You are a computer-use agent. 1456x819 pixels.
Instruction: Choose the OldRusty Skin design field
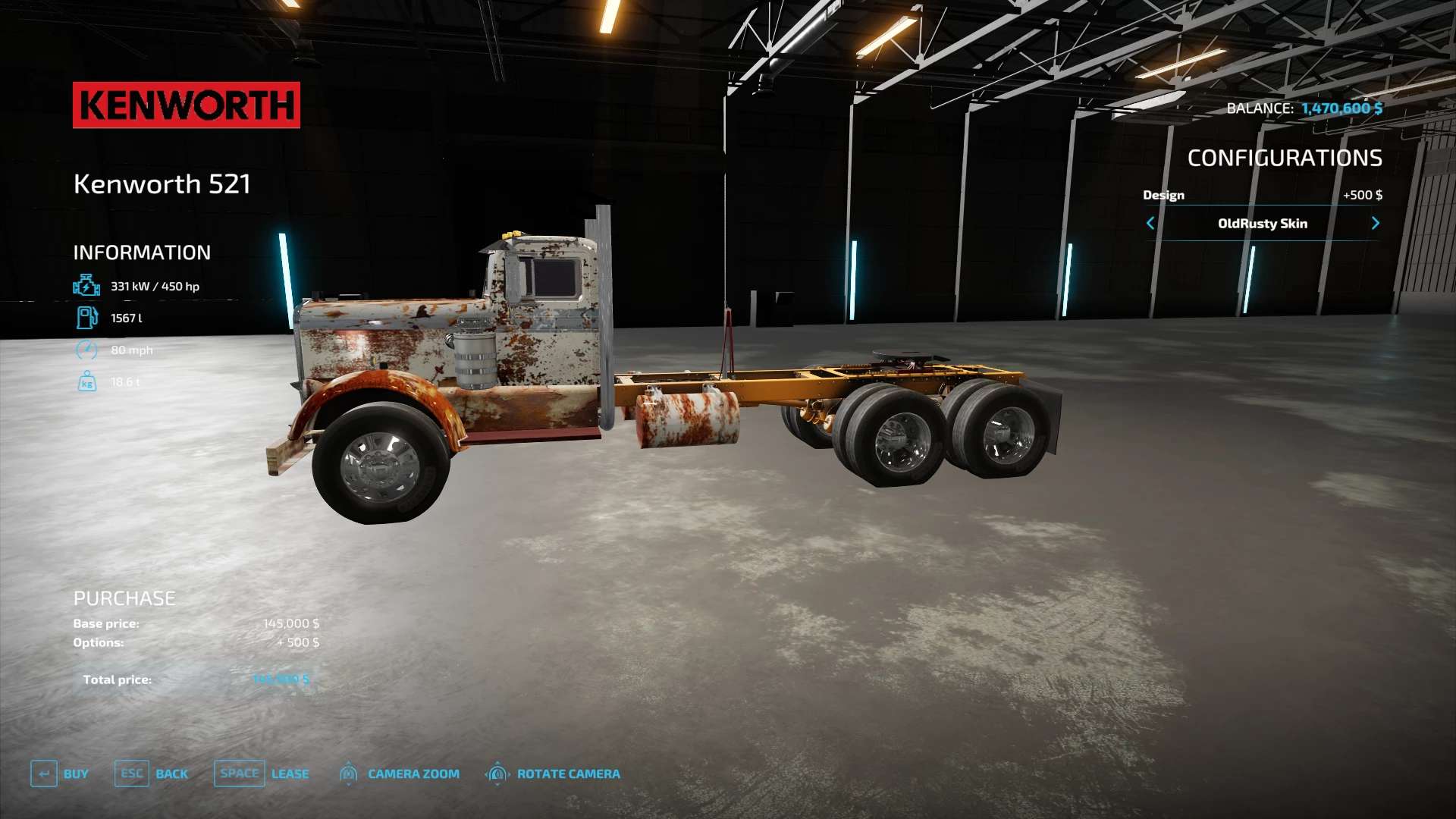pyautogui.click(x=1262, y=223)
